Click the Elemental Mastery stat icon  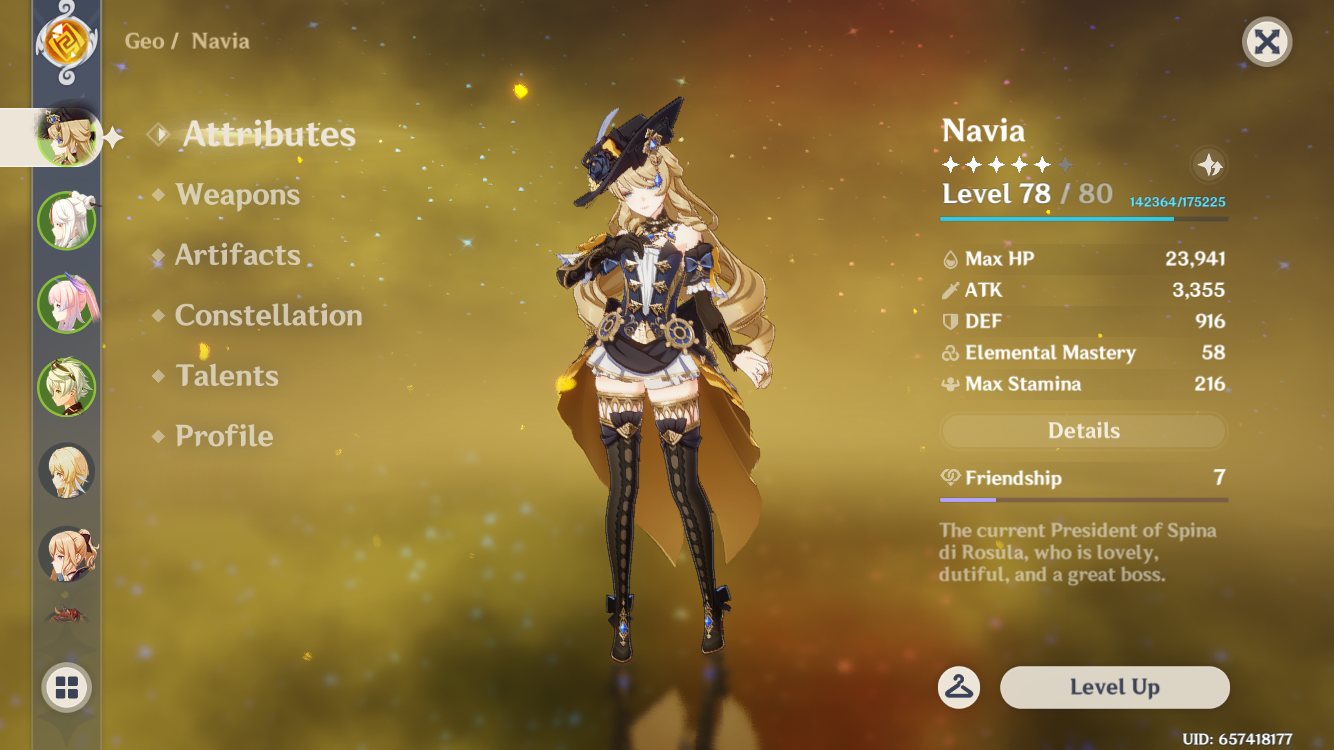[950, 352]
